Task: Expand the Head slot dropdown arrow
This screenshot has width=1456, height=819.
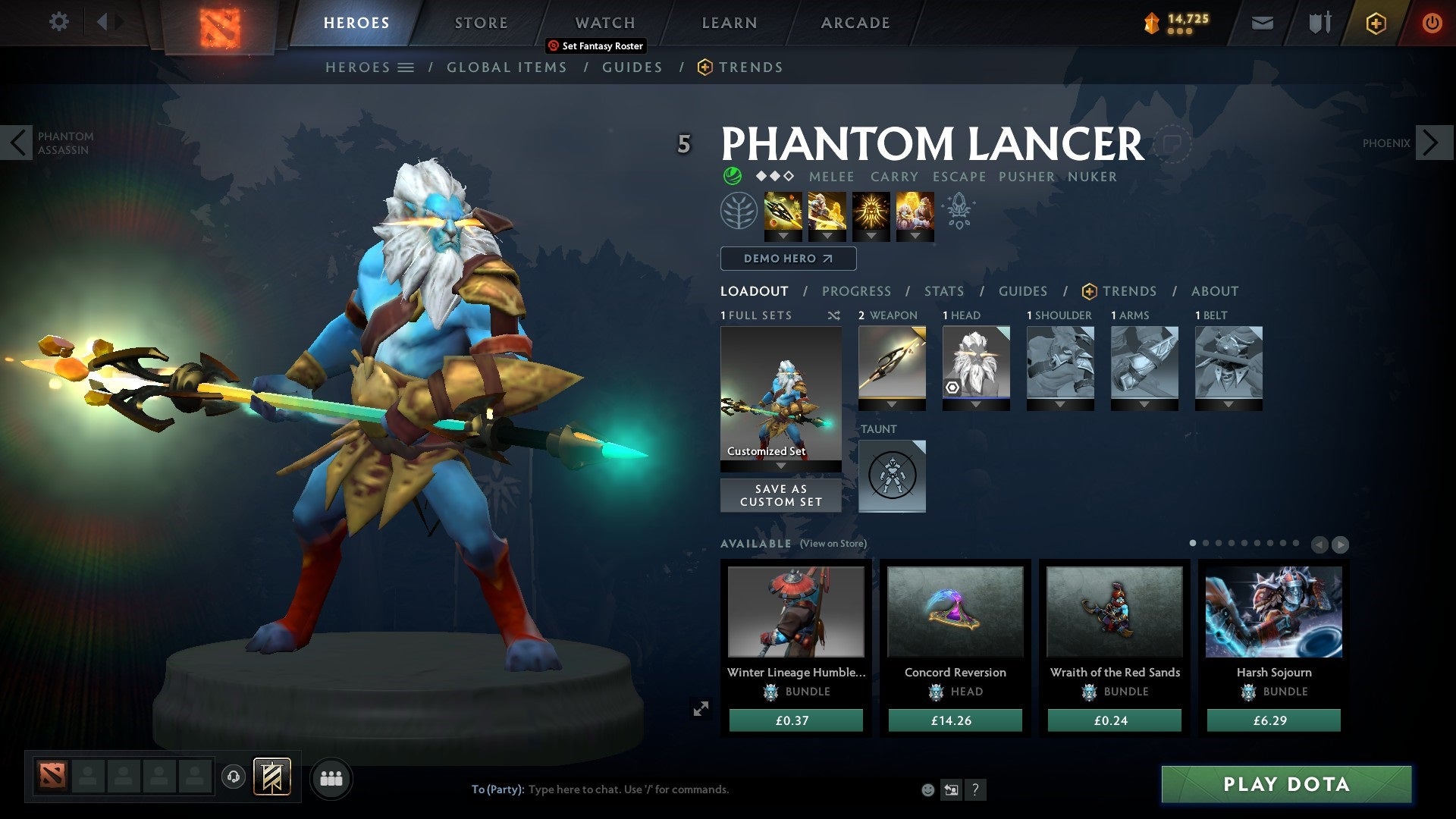Action: click(x=976, y=404)
